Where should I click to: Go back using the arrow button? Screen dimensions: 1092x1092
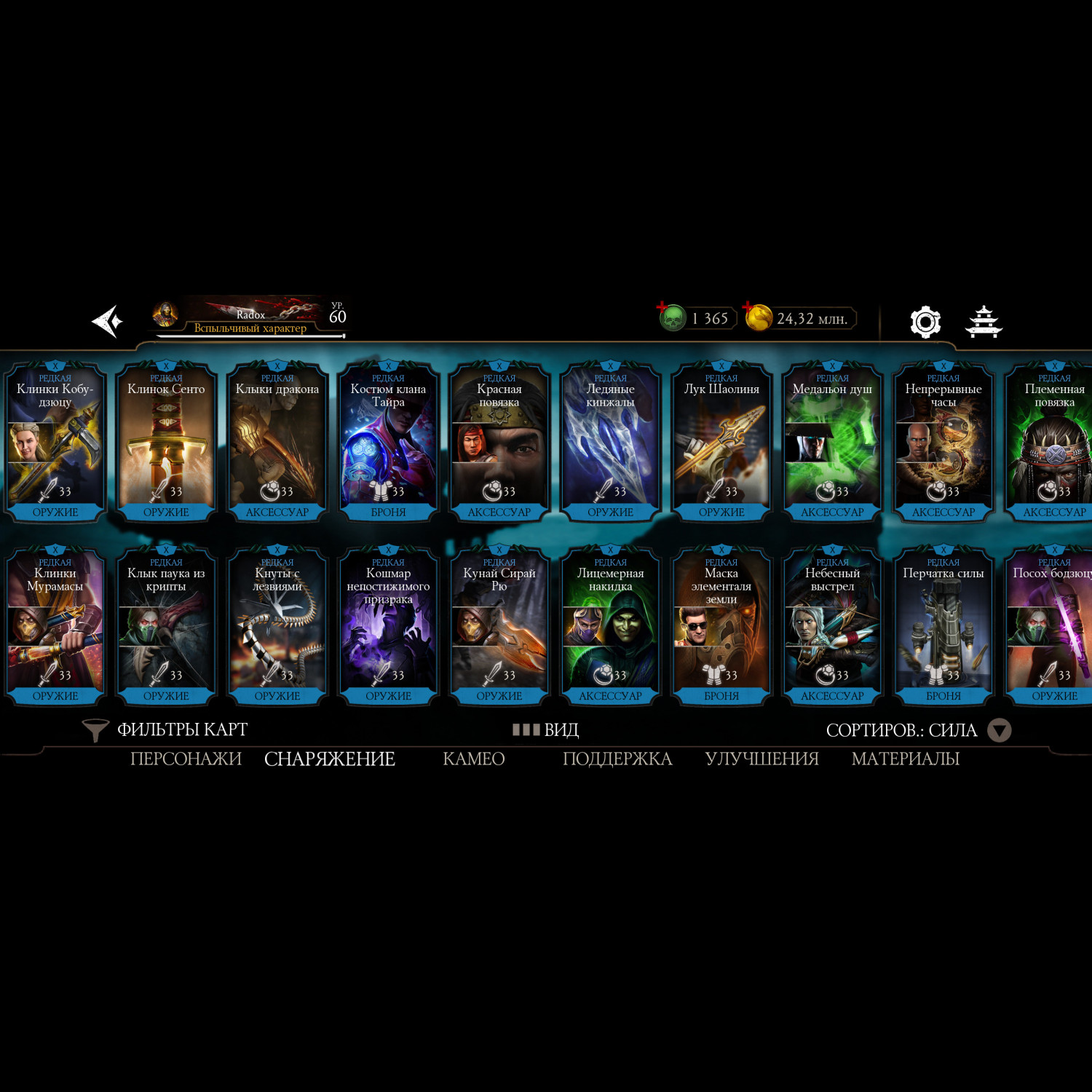point(107,321)
